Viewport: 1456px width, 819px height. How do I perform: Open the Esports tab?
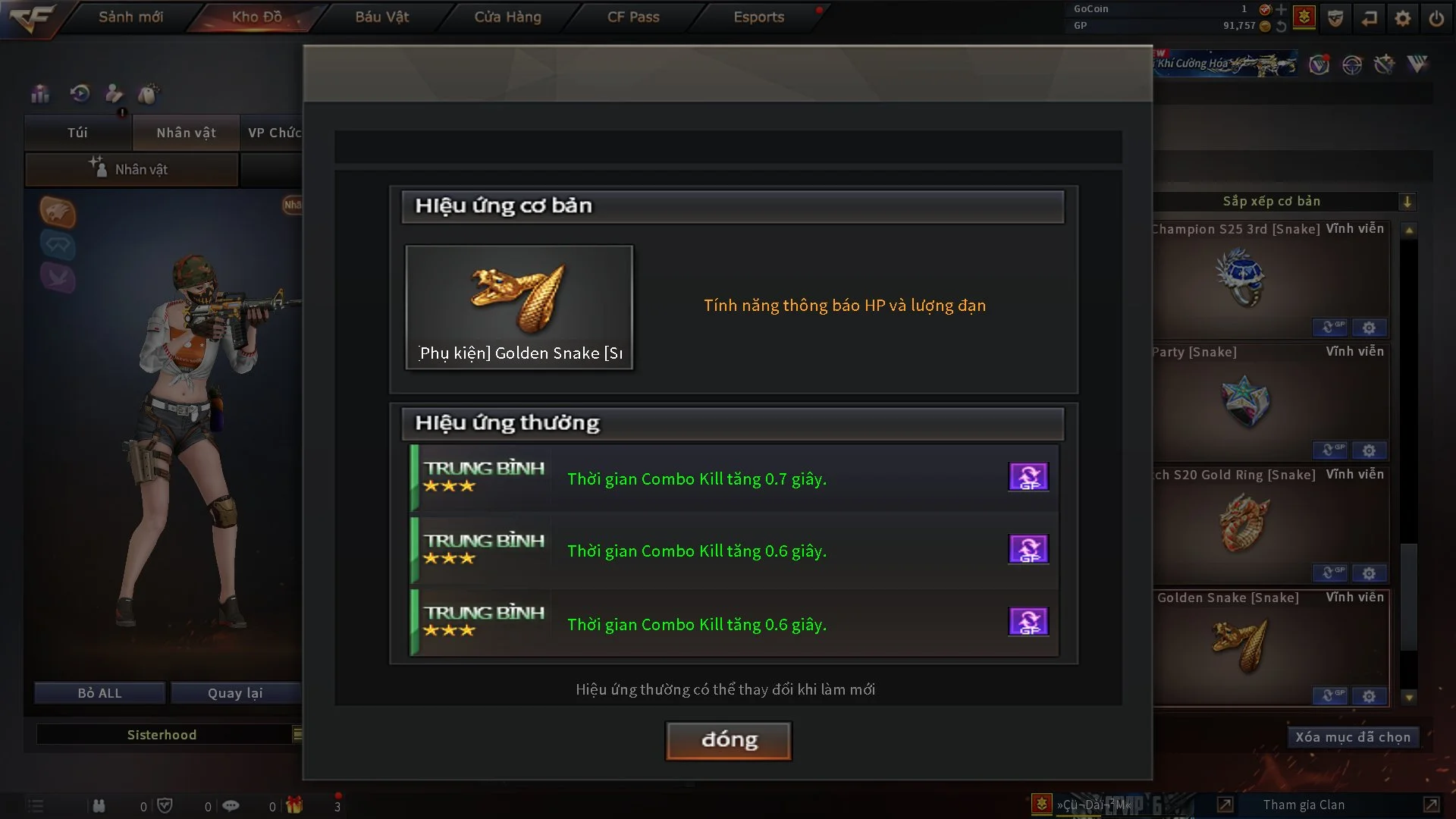coord(758,17)
